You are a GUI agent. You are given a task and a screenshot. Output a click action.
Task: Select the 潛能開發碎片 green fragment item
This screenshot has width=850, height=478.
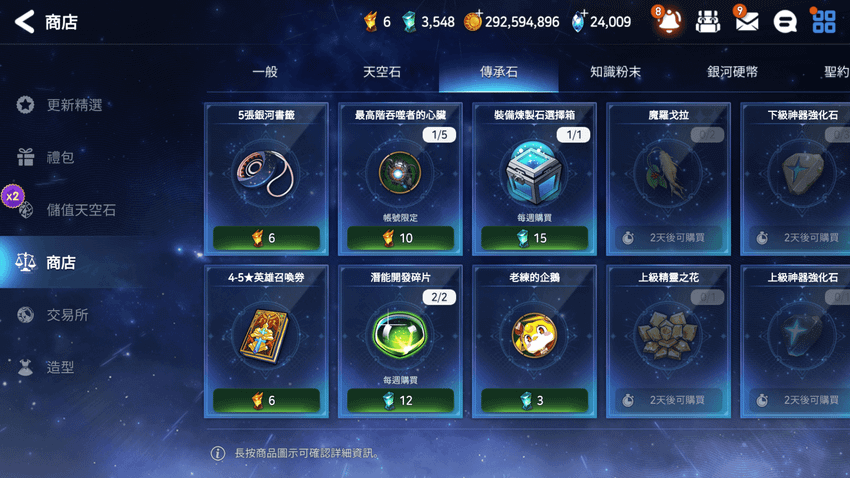pos(400,337)
